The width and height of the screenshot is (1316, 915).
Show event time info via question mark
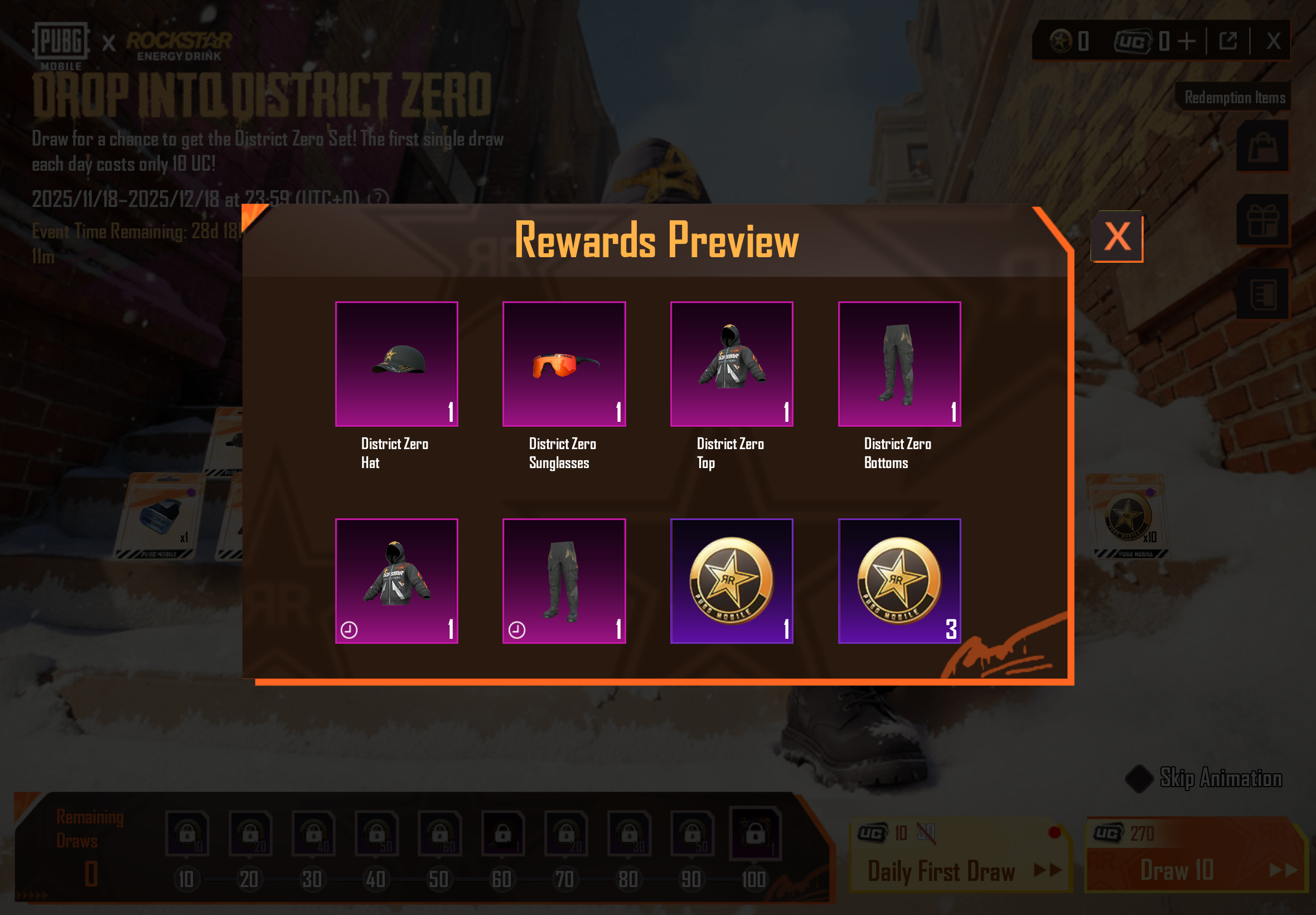[x=378, y=199]
